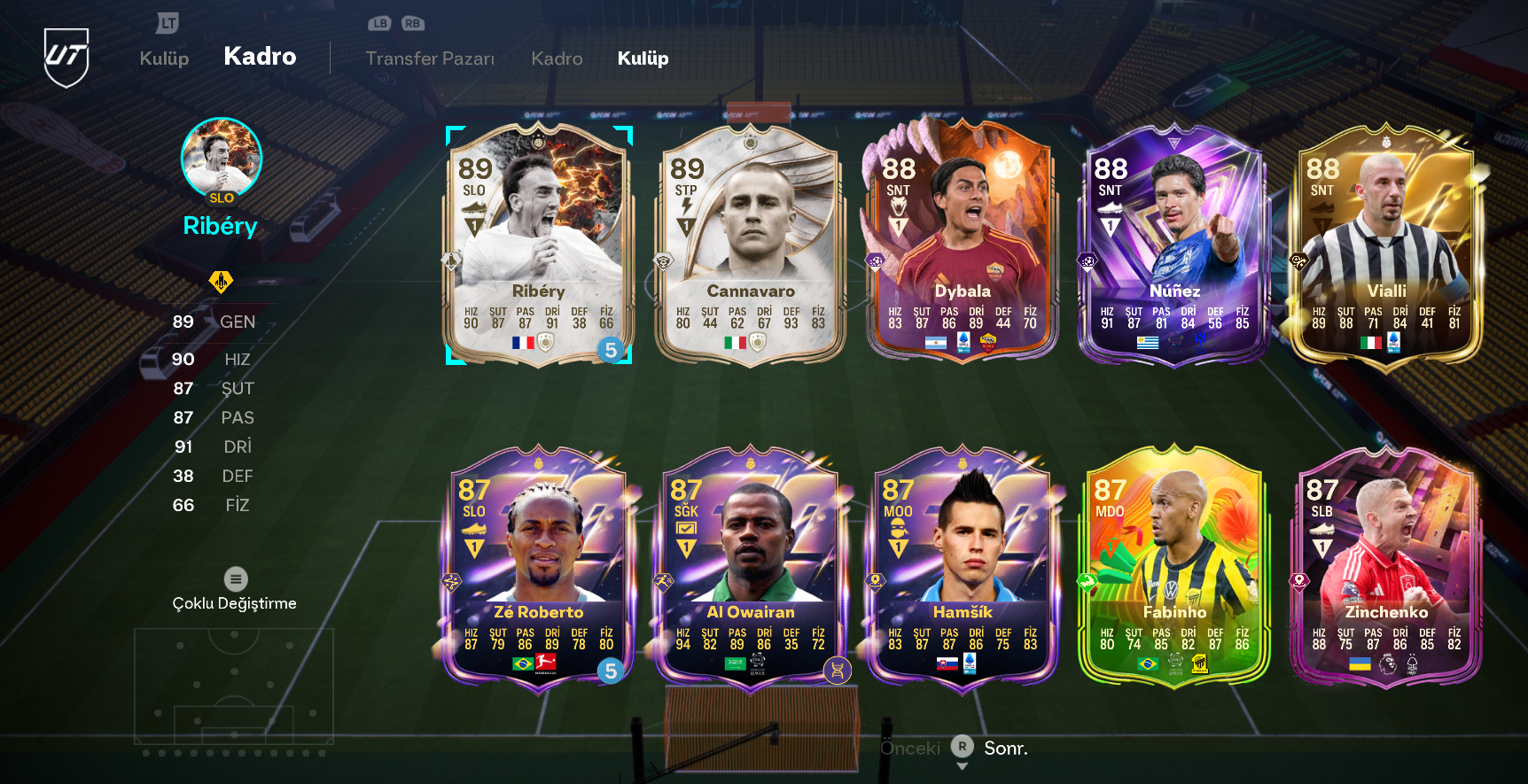Screen dimensions: 1528x784
Task: Choose the Al Owairan 87 card
Action: pyautogui.click(x=750, y=567)
